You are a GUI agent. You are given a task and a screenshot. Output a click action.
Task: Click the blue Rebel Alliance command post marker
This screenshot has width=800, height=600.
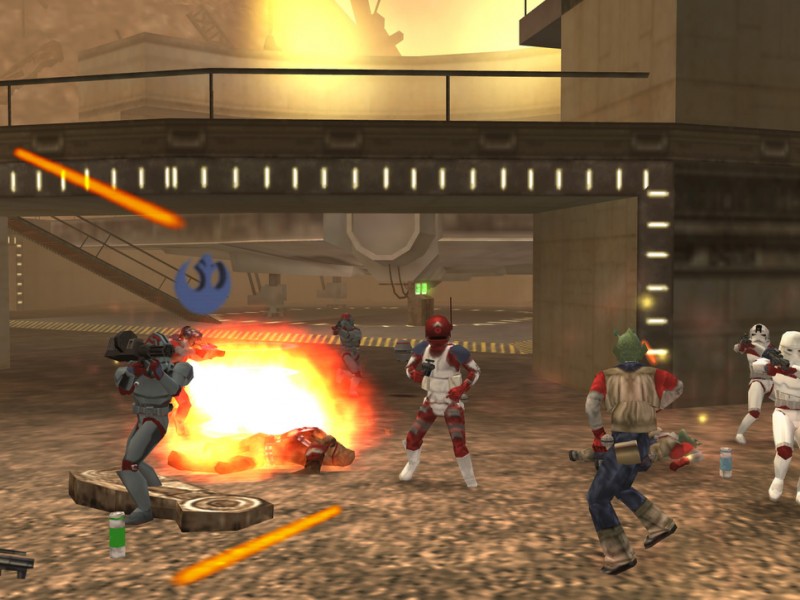click(x=203, y=281)
